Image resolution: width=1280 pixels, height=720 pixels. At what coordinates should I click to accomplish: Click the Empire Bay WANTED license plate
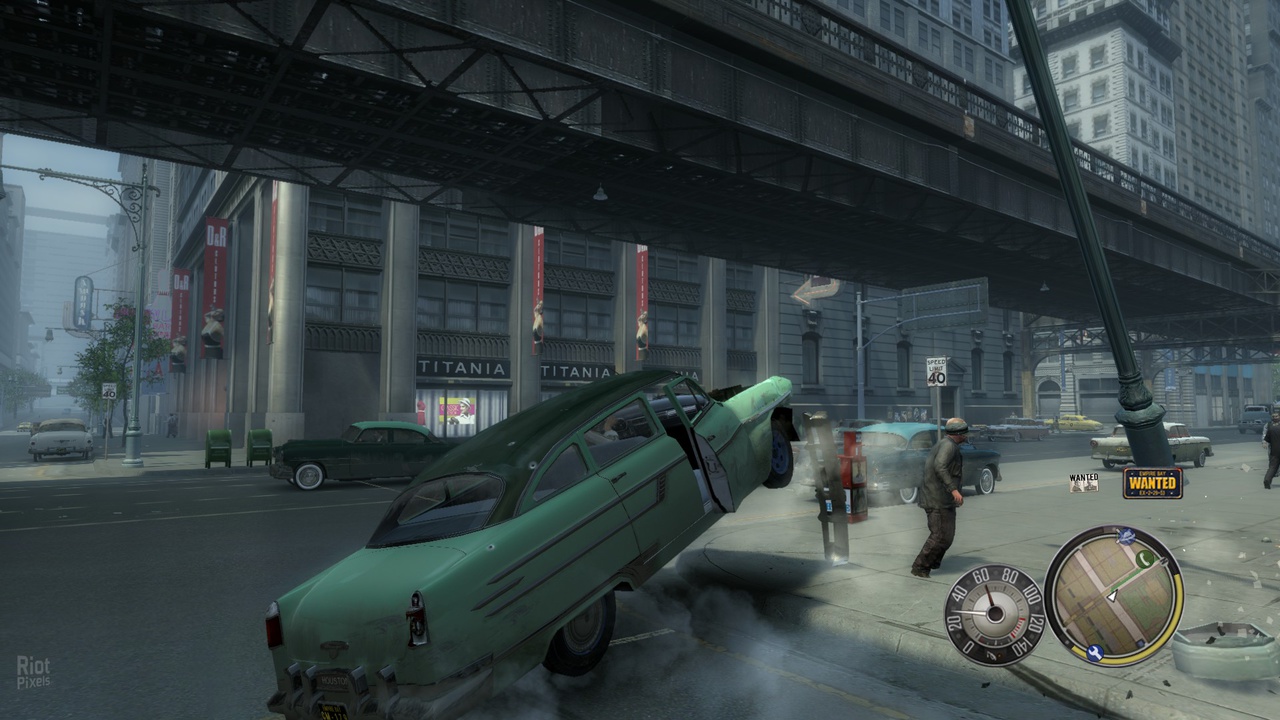[x=1152, y=483]
